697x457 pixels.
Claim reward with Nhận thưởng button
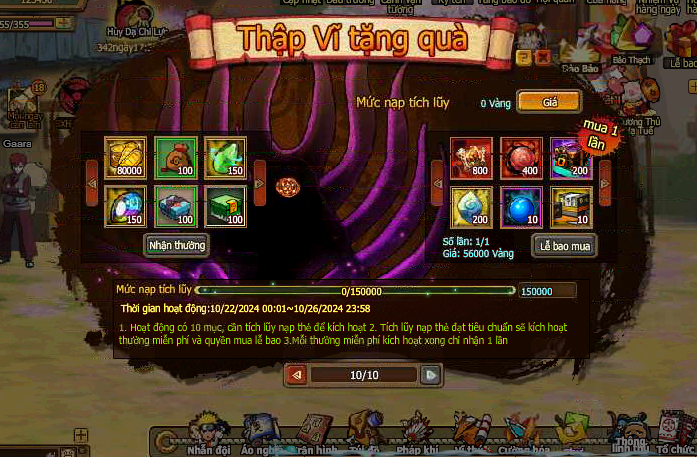click(x=176, y=245)
